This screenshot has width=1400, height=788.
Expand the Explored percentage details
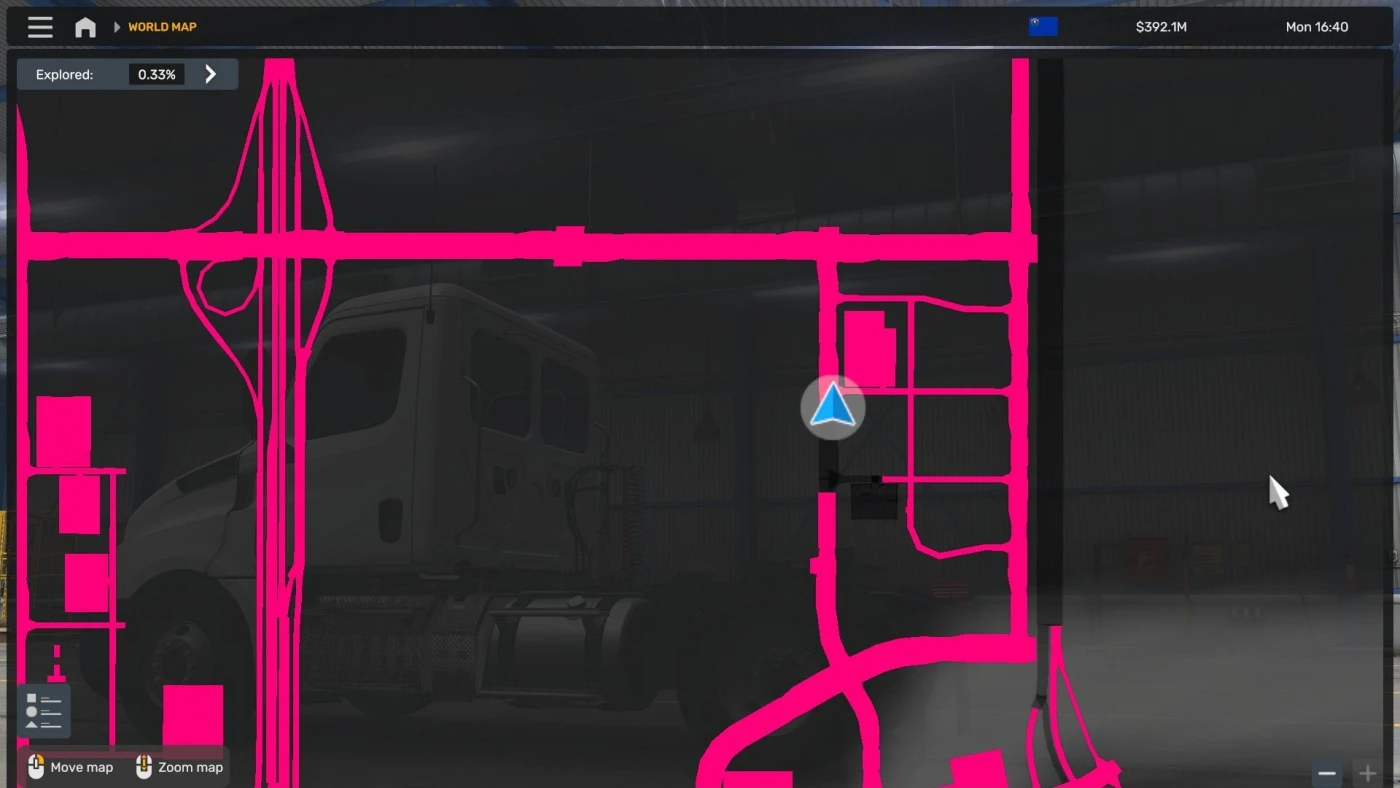210,73
